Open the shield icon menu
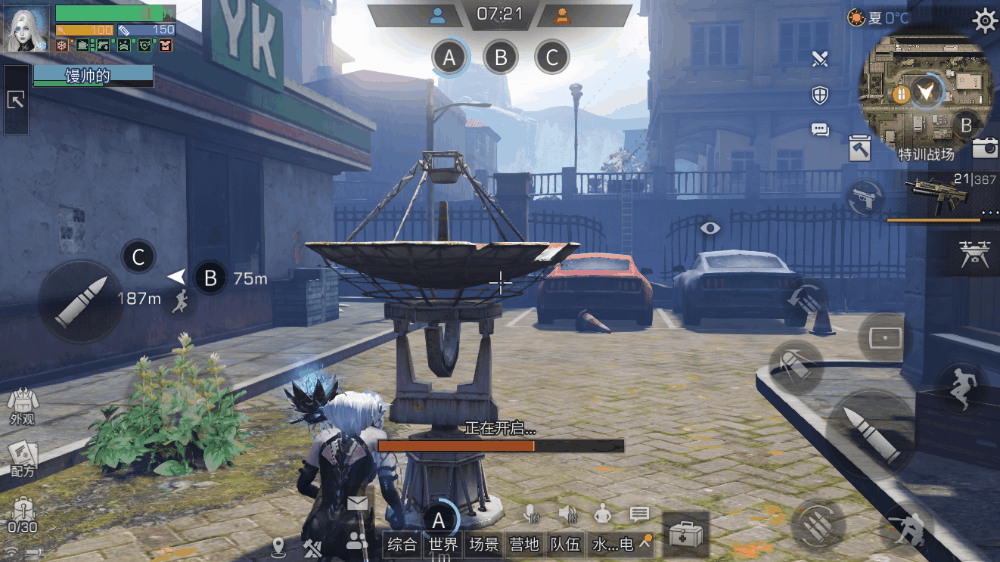The image size is (1000, 562). tap(820, 95)
